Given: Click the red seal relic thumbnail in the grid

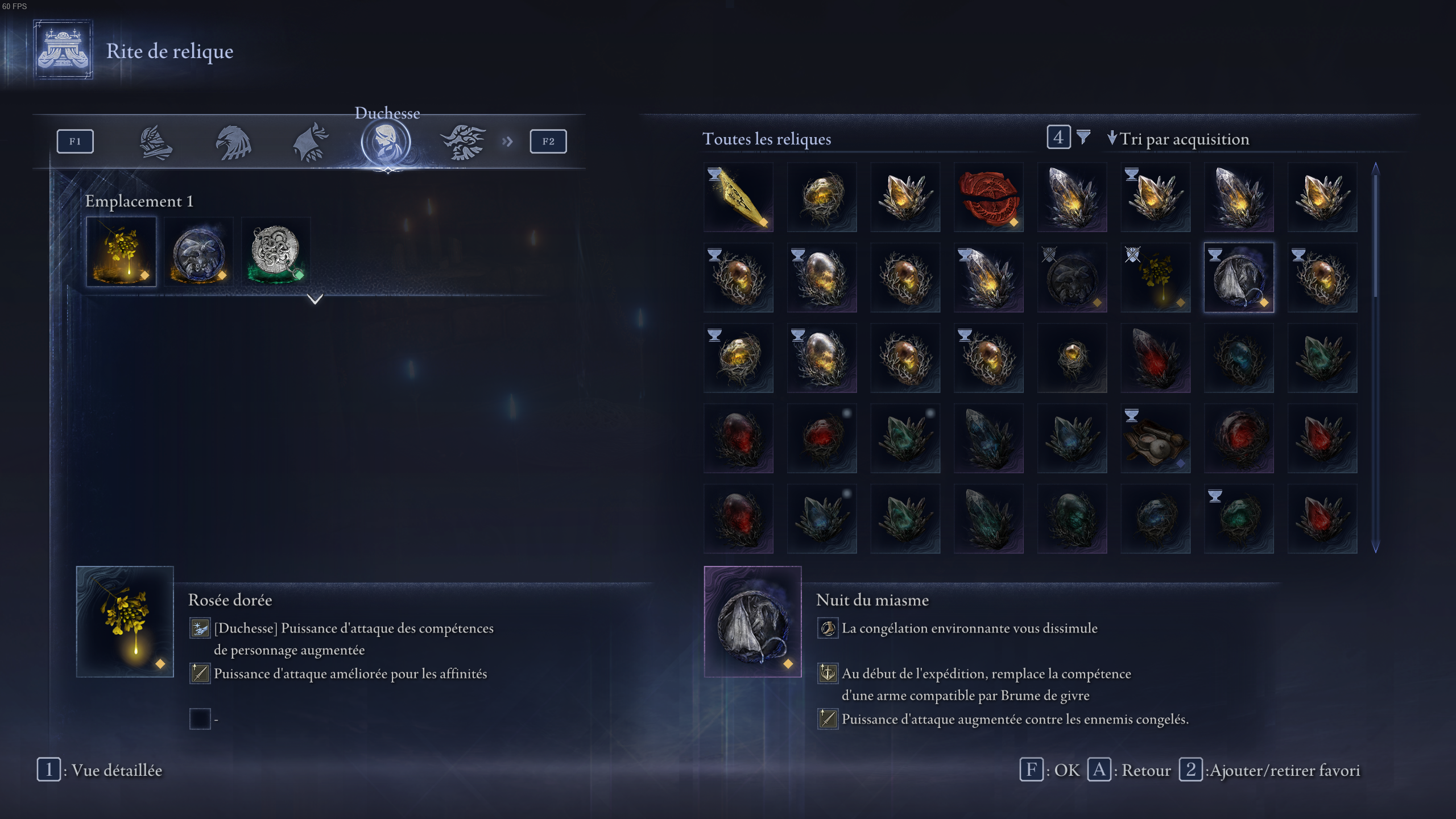Looking at the screenshot, I should coord(988,196).
